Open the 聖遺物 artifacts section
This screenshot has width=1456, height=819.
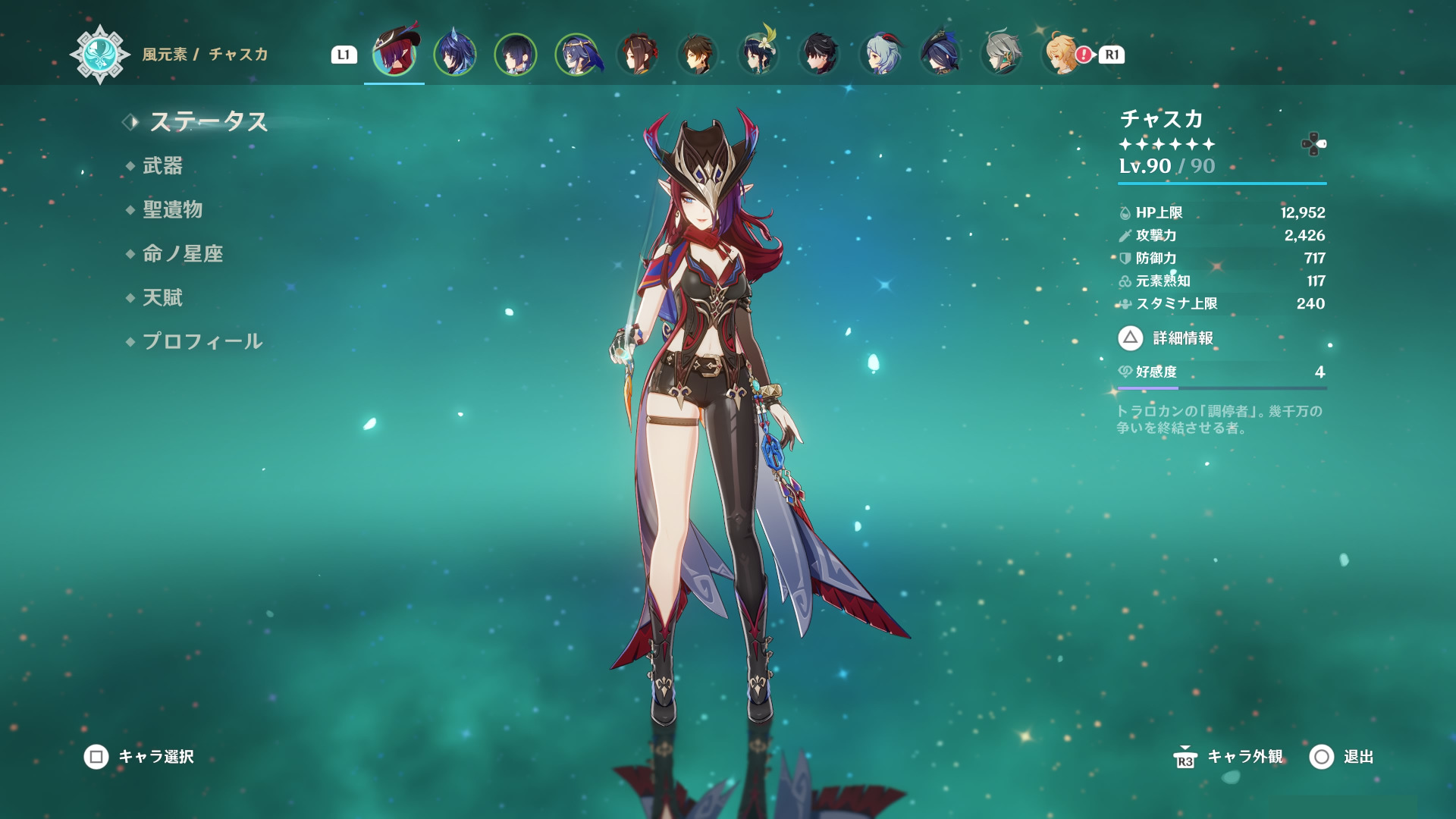click(x=172, y=209)
